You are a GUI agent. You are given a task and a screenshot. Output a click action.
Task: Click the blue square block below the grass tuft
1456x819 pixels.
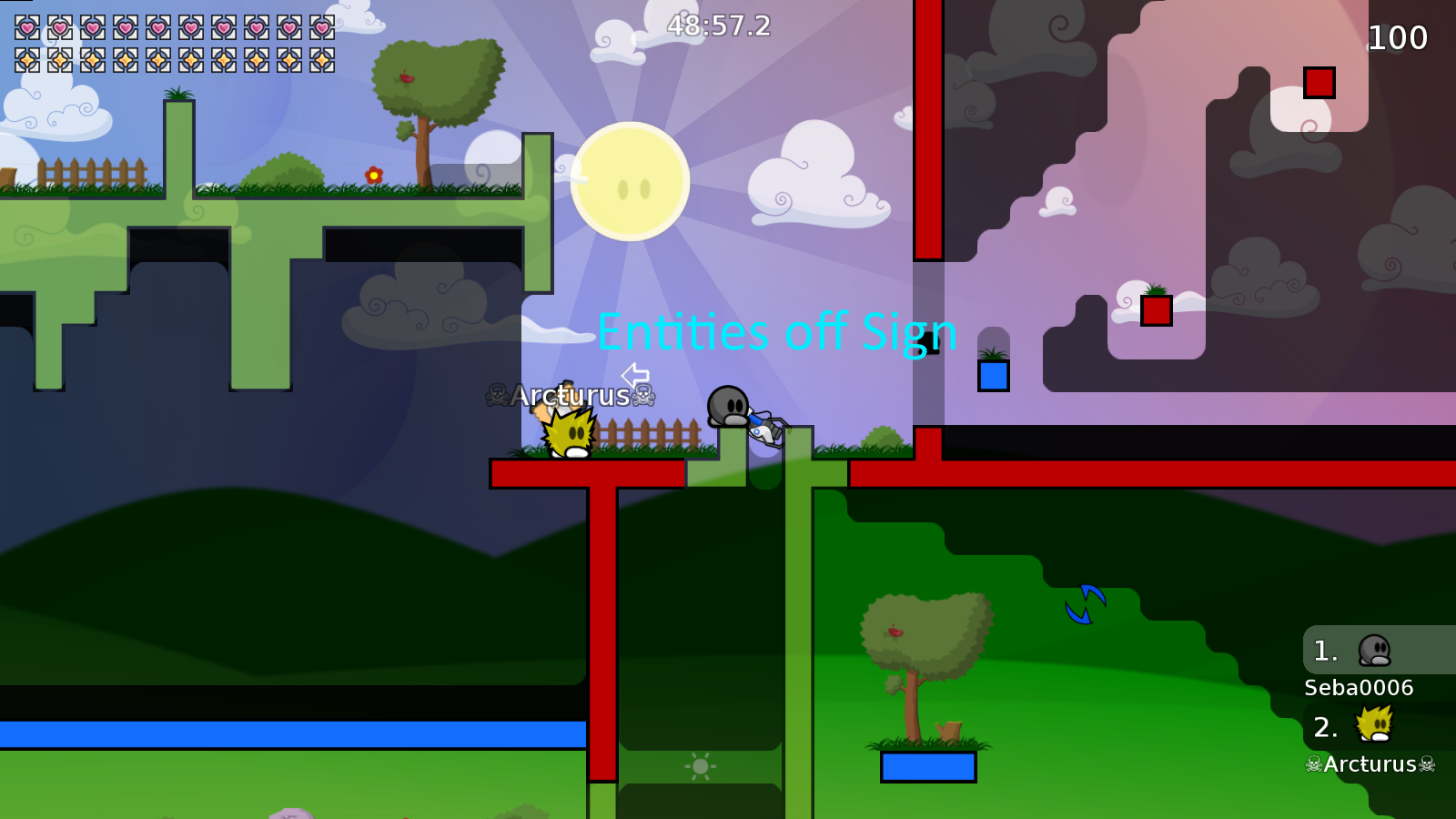coord(992,376)
